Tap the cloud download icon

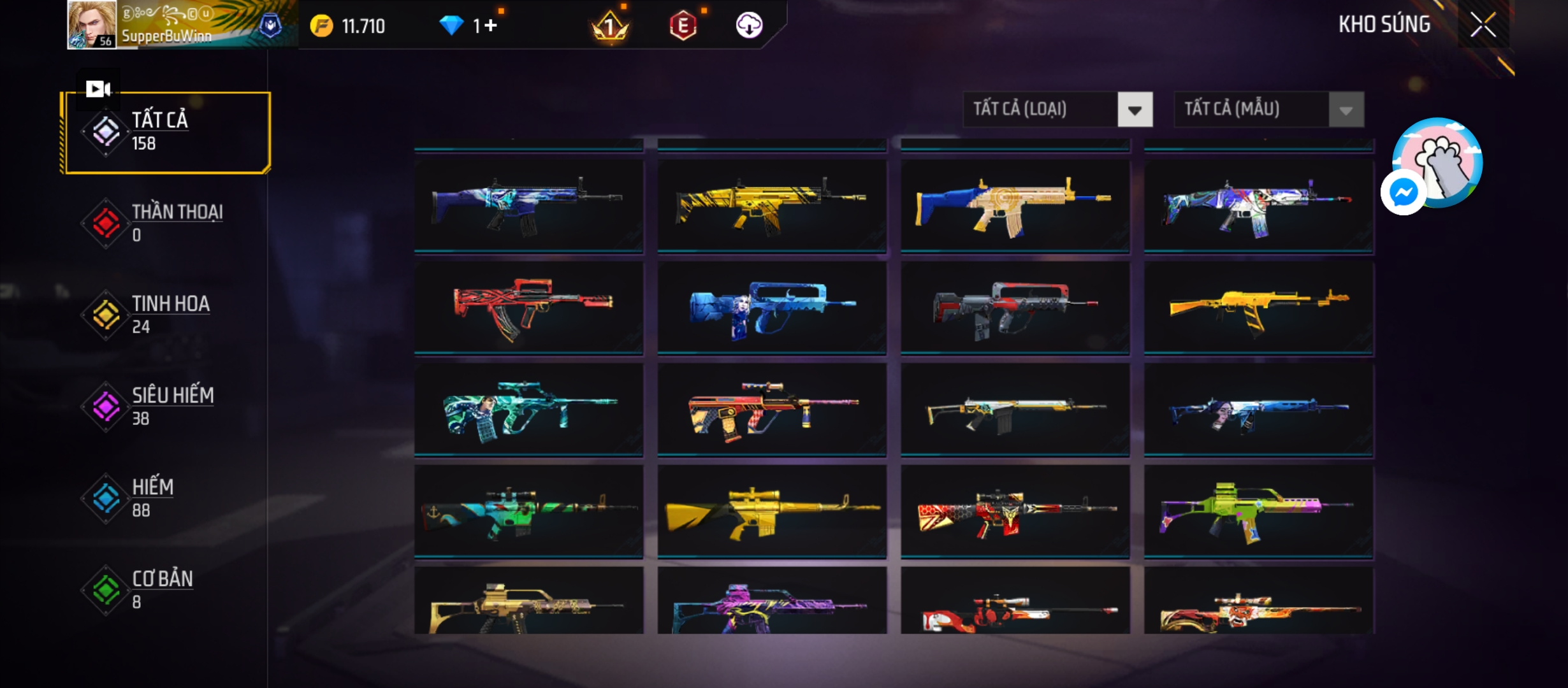pyautogui.click(x=749, y=25)
